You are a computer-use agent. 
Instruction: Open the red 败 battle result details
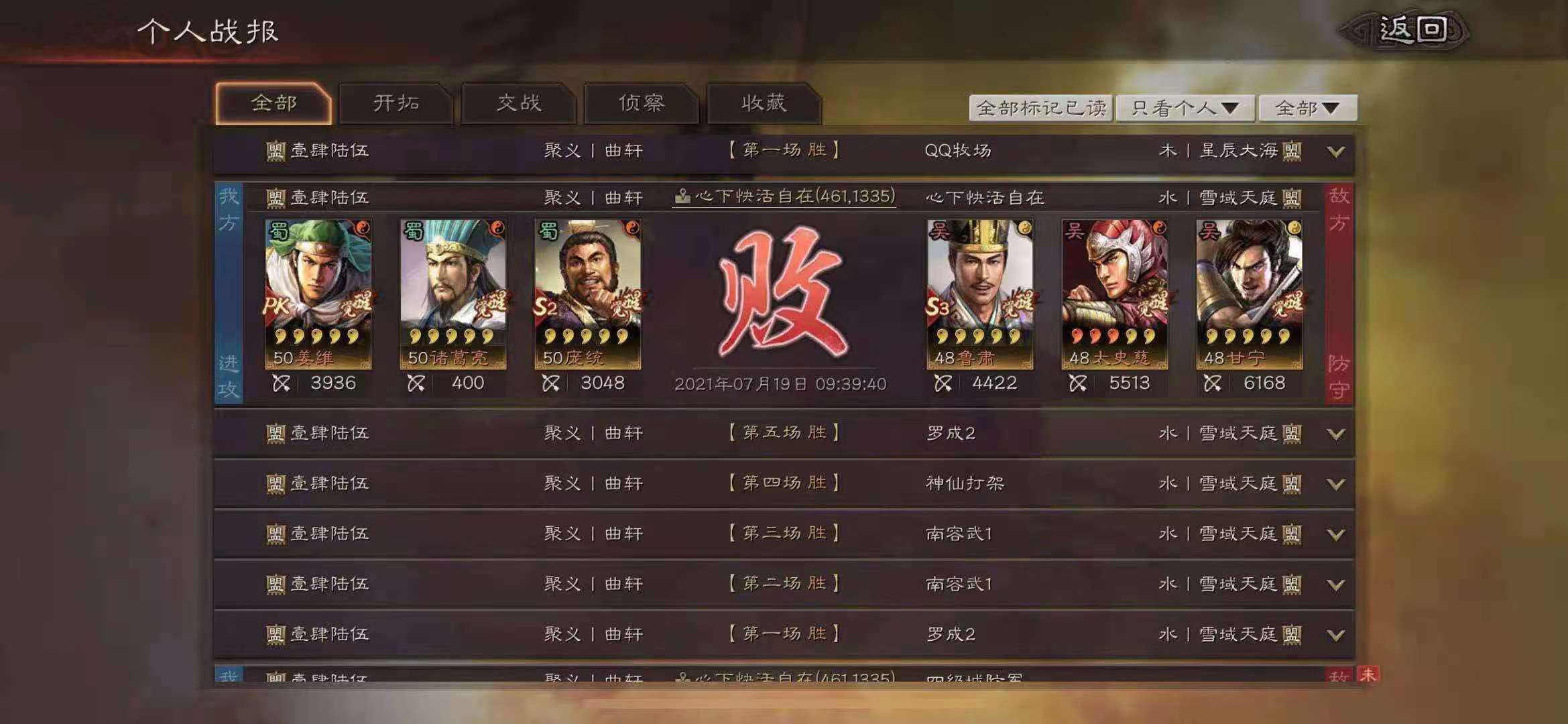tap(782, 292)
